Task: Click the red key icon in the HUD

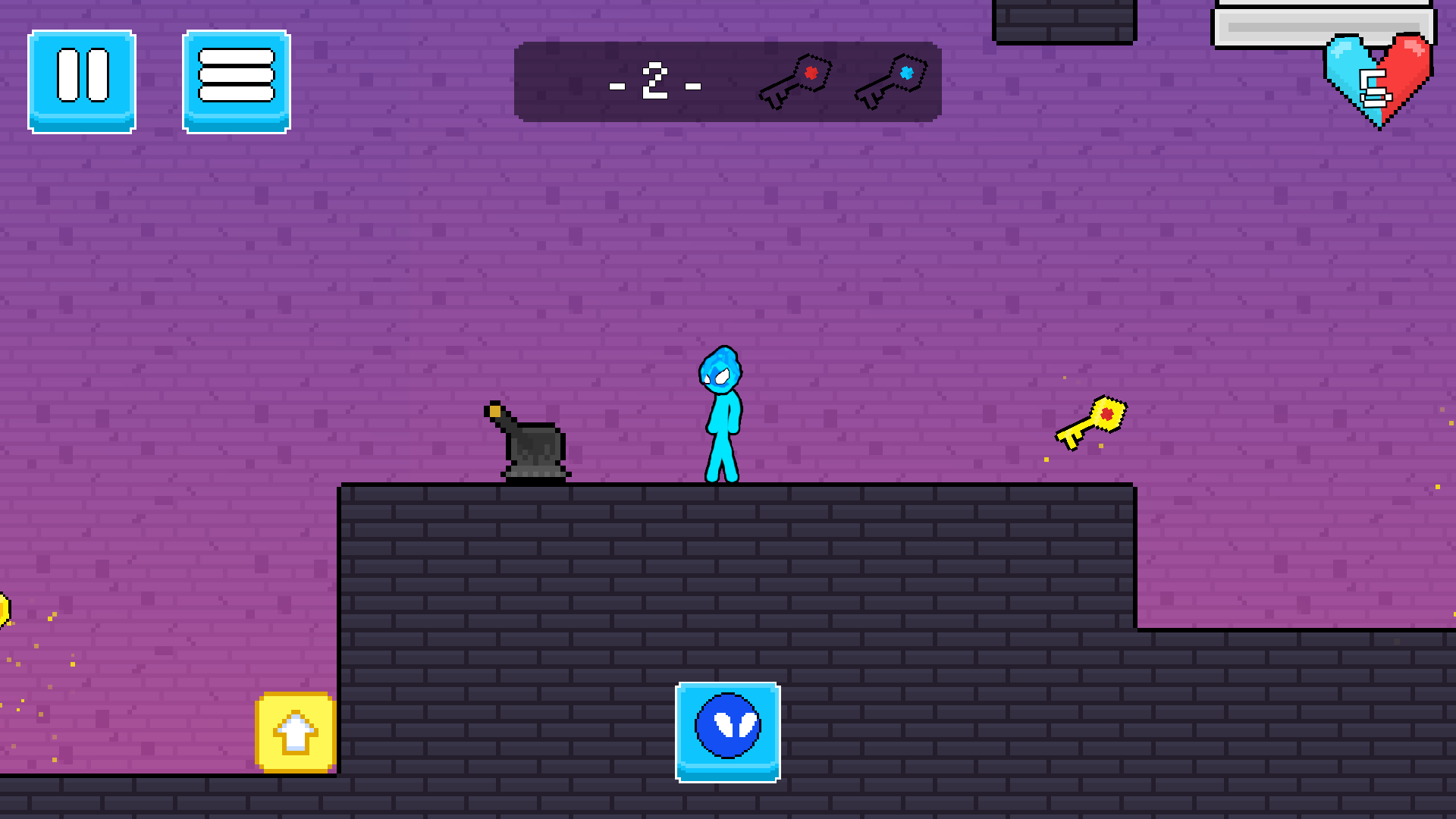Action: [796, 80]
